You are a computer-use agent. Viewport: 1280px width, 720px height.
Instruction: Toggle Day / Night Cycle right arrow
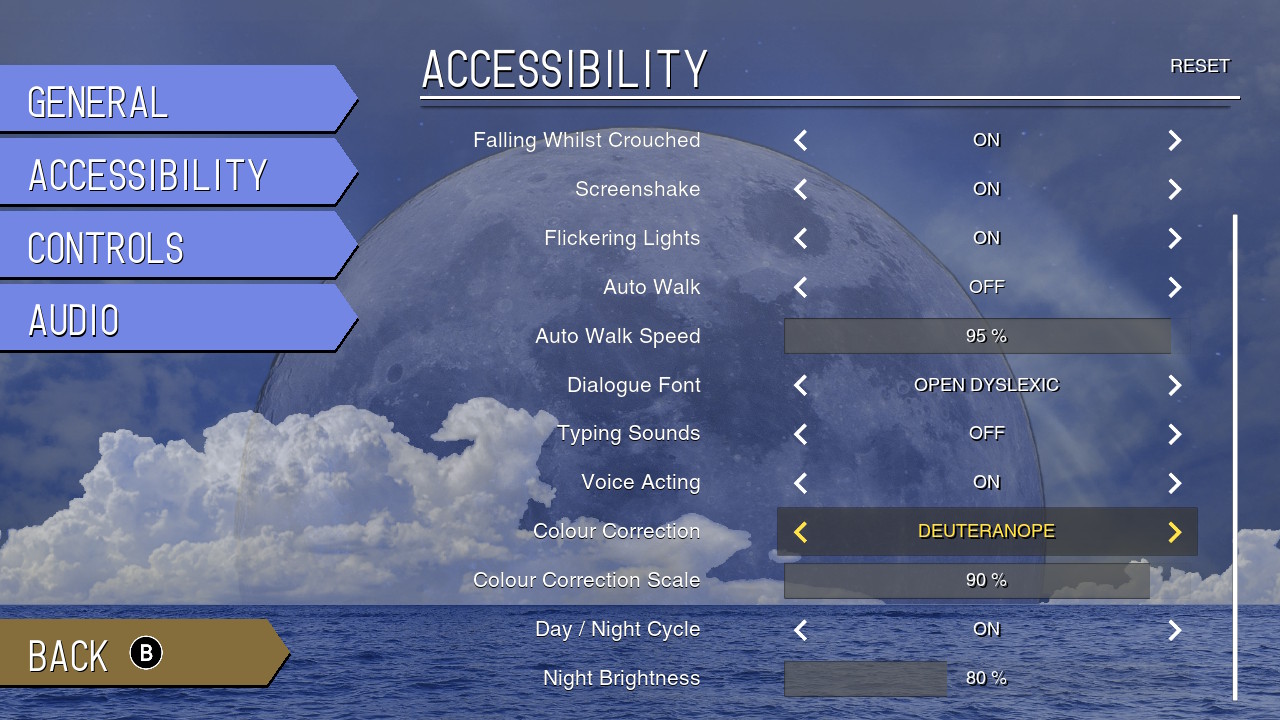(x=1175, y=630)
